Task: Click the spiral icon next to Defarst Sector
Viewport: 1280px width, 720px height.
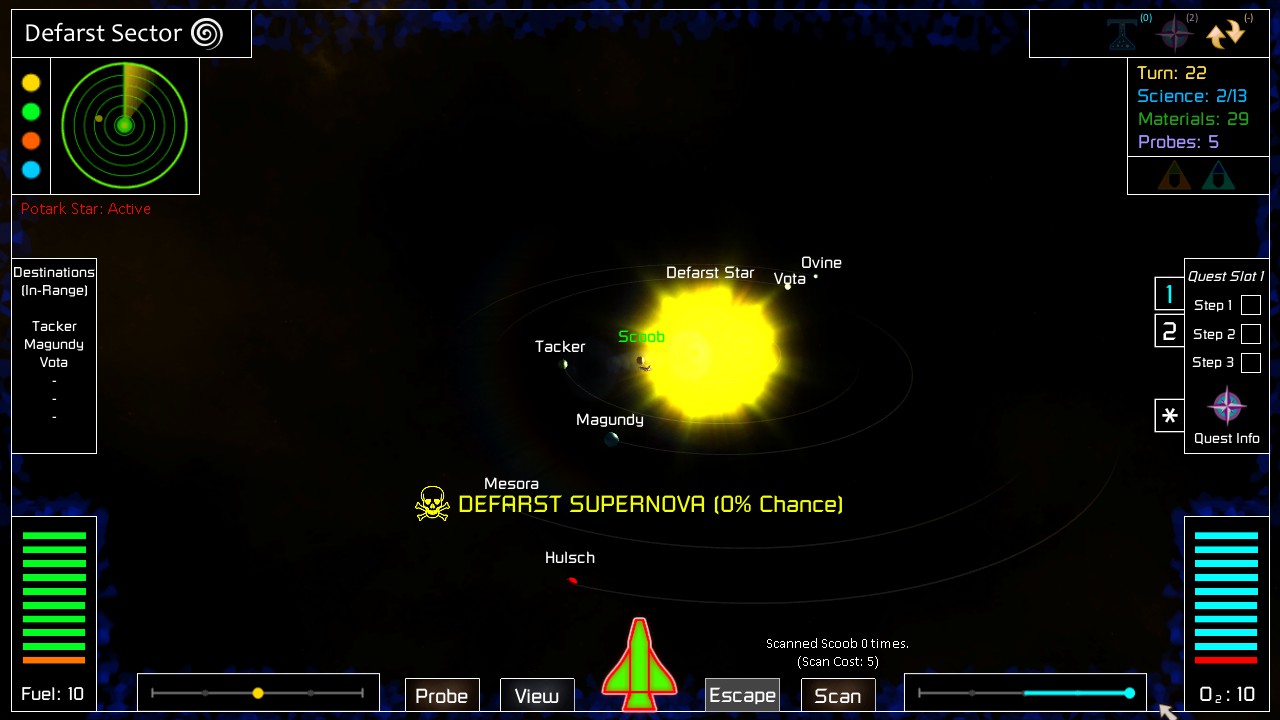Action: 207,33
